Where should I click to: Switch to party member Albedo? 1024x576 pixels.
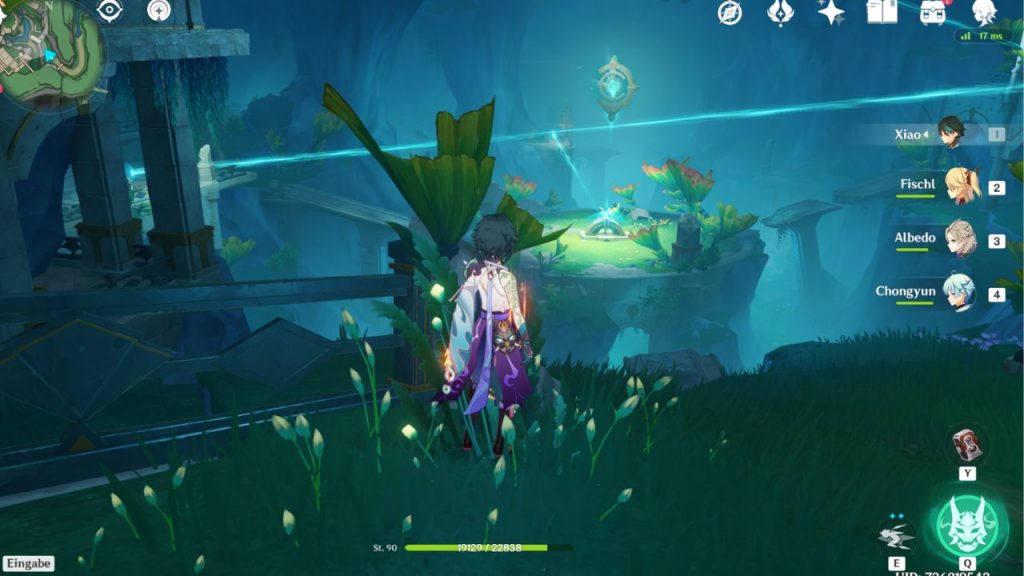coord(960,240)
